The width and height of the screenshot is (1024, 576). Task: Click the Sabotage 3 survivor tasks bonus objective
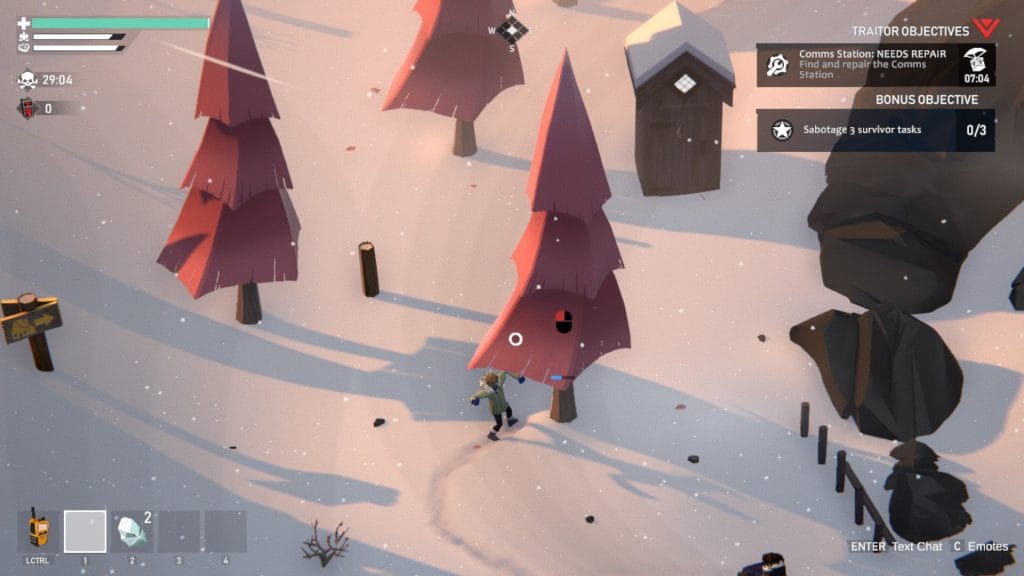pos(874,130)
